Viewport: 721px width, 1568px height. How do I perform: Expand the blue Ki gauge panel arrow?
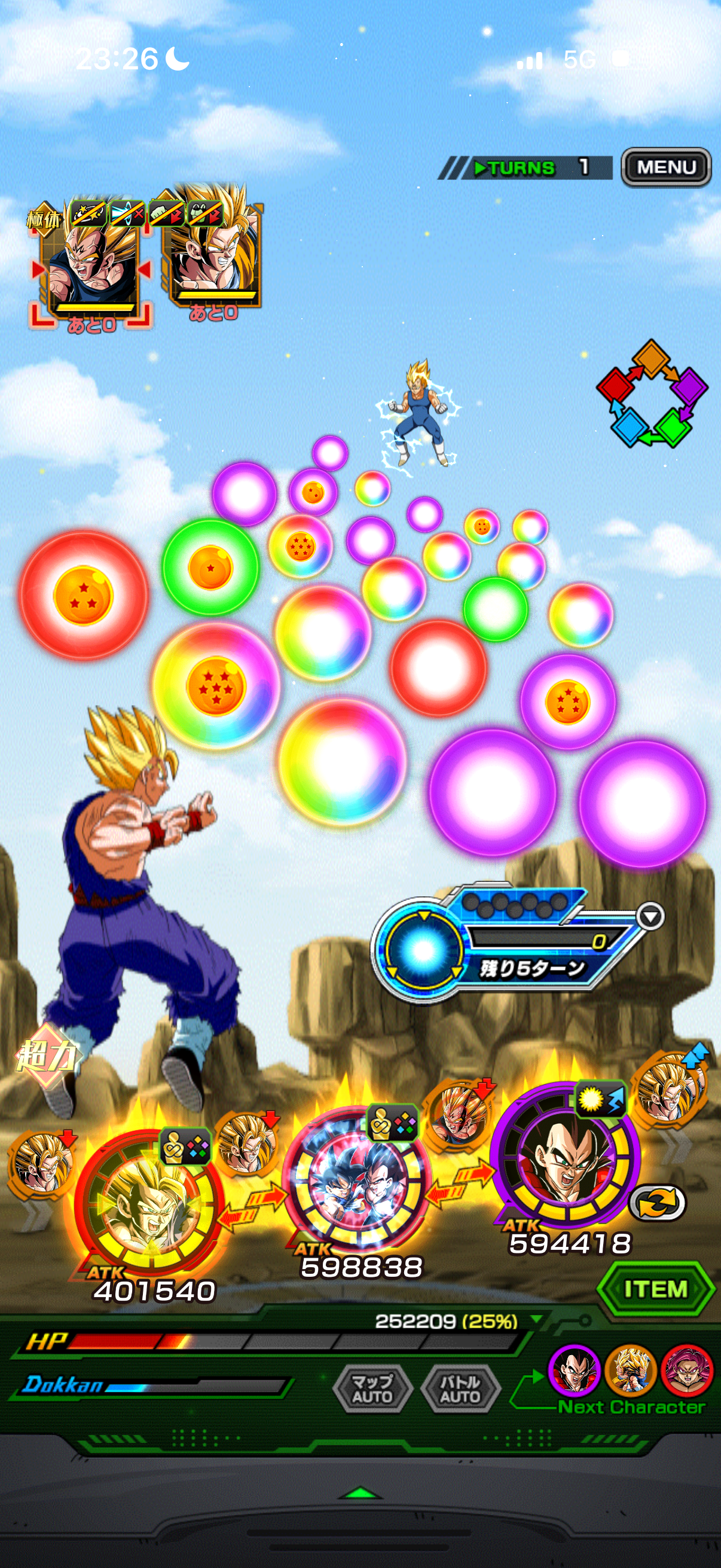[x=650, y=916]
